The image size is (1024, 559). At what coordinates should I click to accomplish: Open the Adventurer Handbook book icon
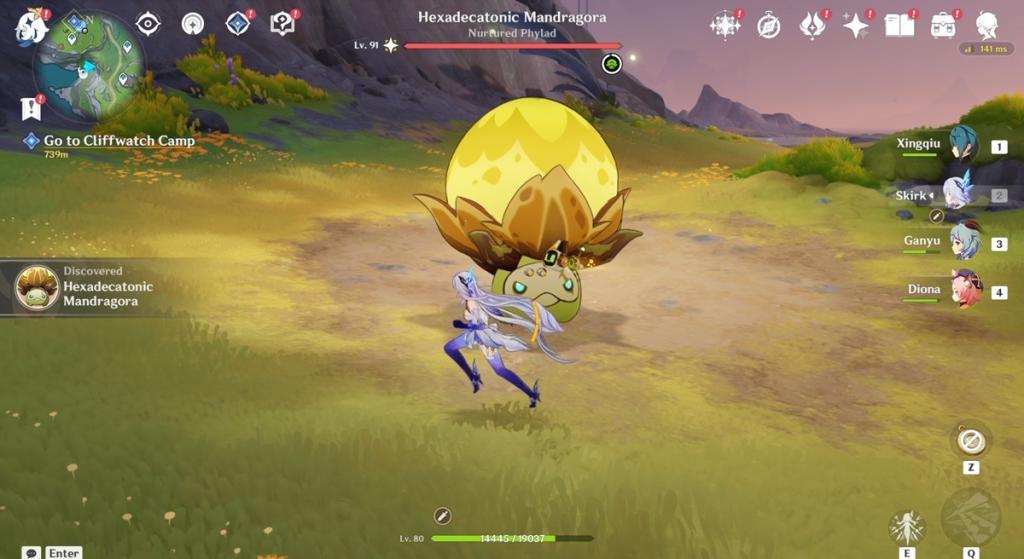(x=899, y=25)
